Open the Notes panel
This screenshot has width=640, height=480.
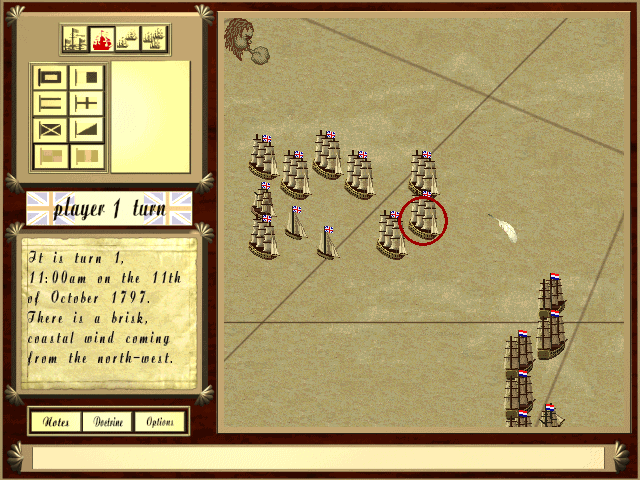click(56, 422)
